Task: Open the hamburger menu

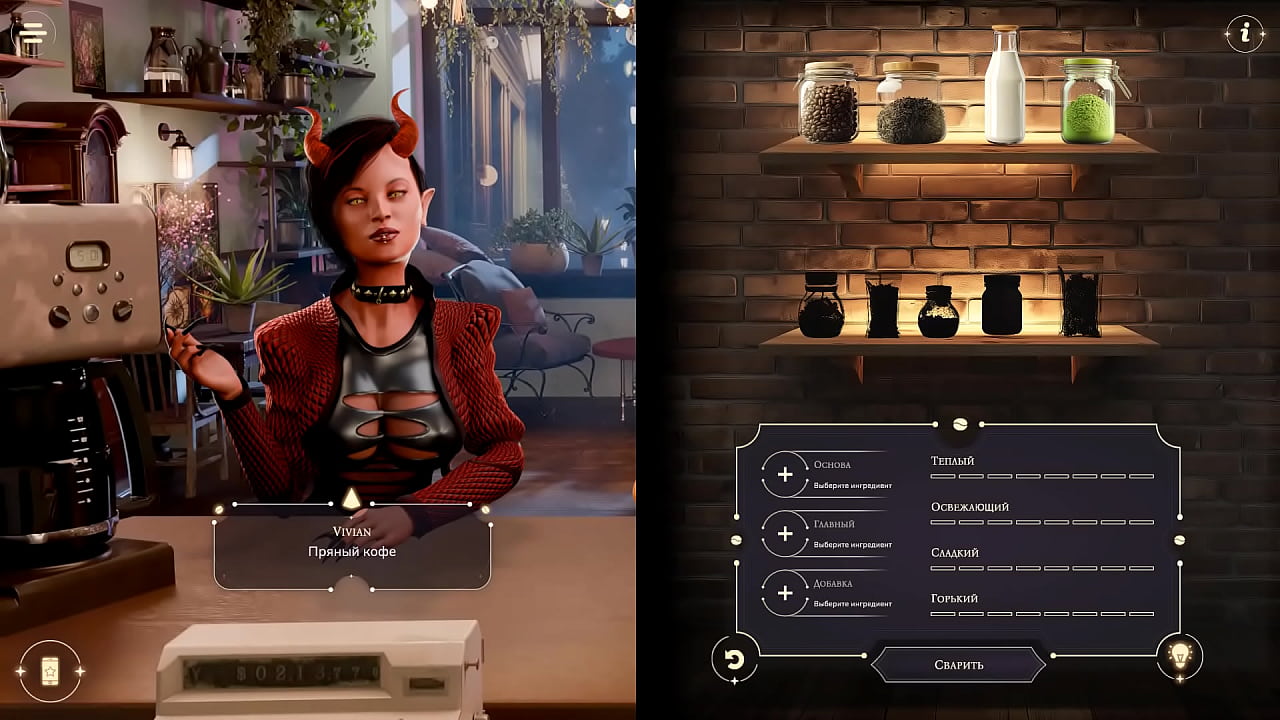Action: [x=33, y=33]
